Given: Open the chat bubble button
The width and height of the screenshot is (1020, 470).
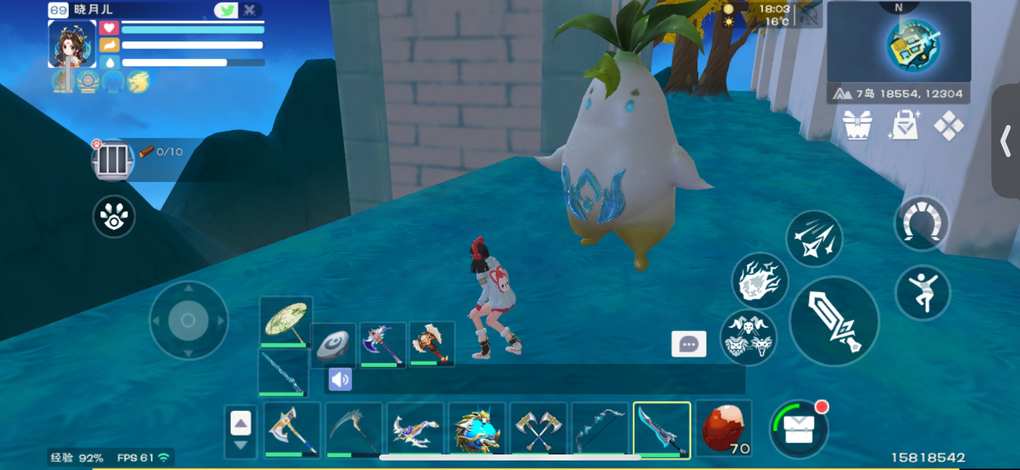Looking at the screenshot, I should click(x=688, y=344).
